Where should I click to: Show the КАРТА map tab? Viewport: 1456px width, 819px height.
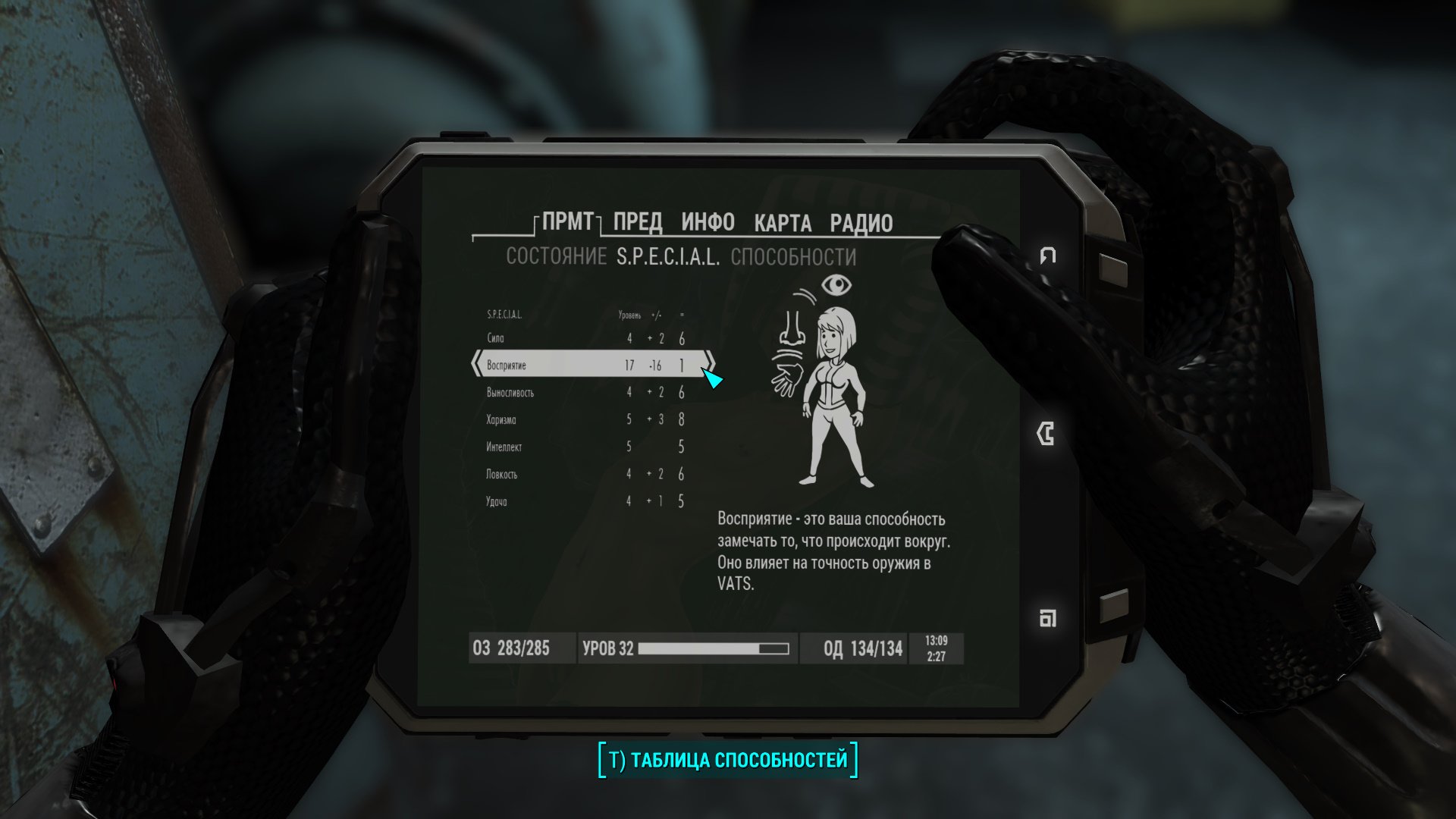click(783, 223)
